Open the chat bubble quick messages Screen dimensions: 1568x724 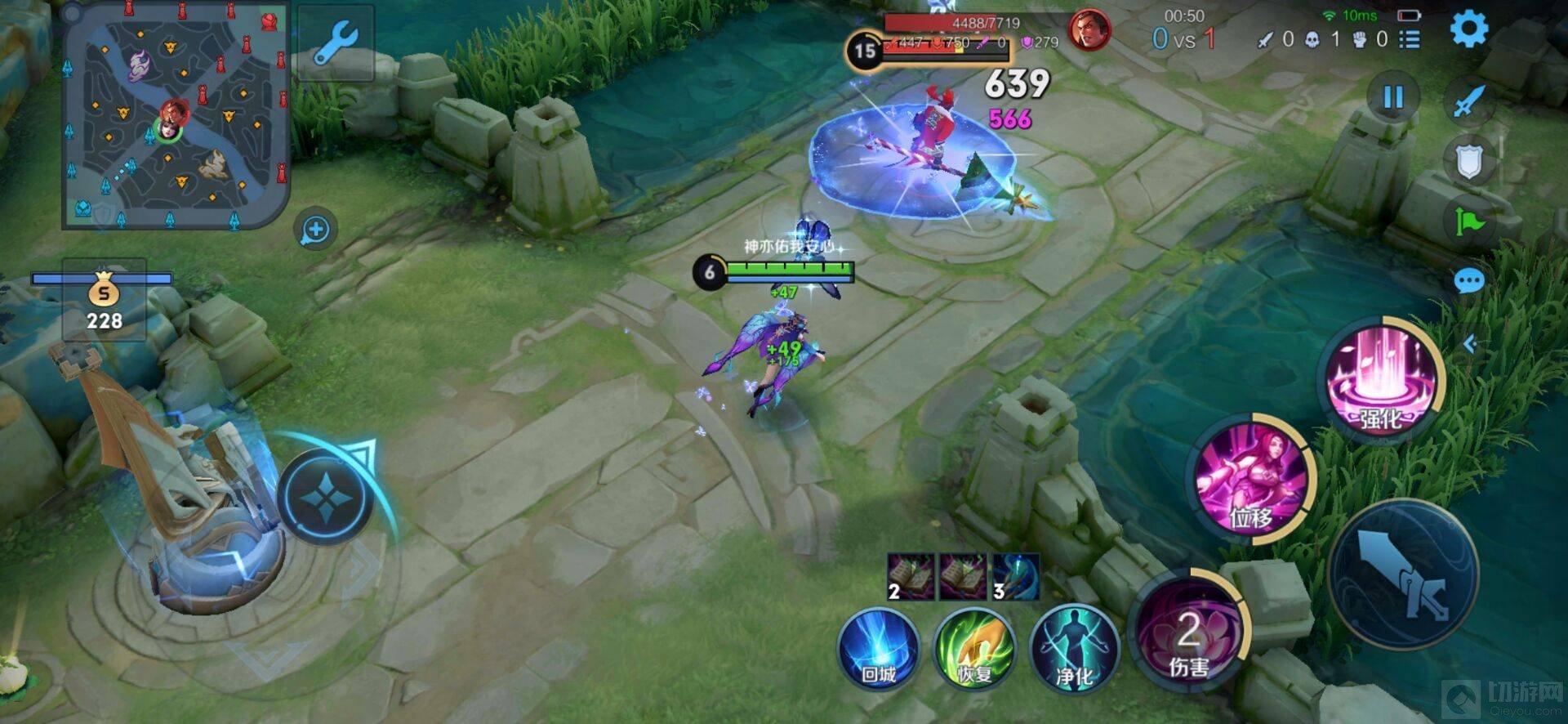pos(1468,282)
